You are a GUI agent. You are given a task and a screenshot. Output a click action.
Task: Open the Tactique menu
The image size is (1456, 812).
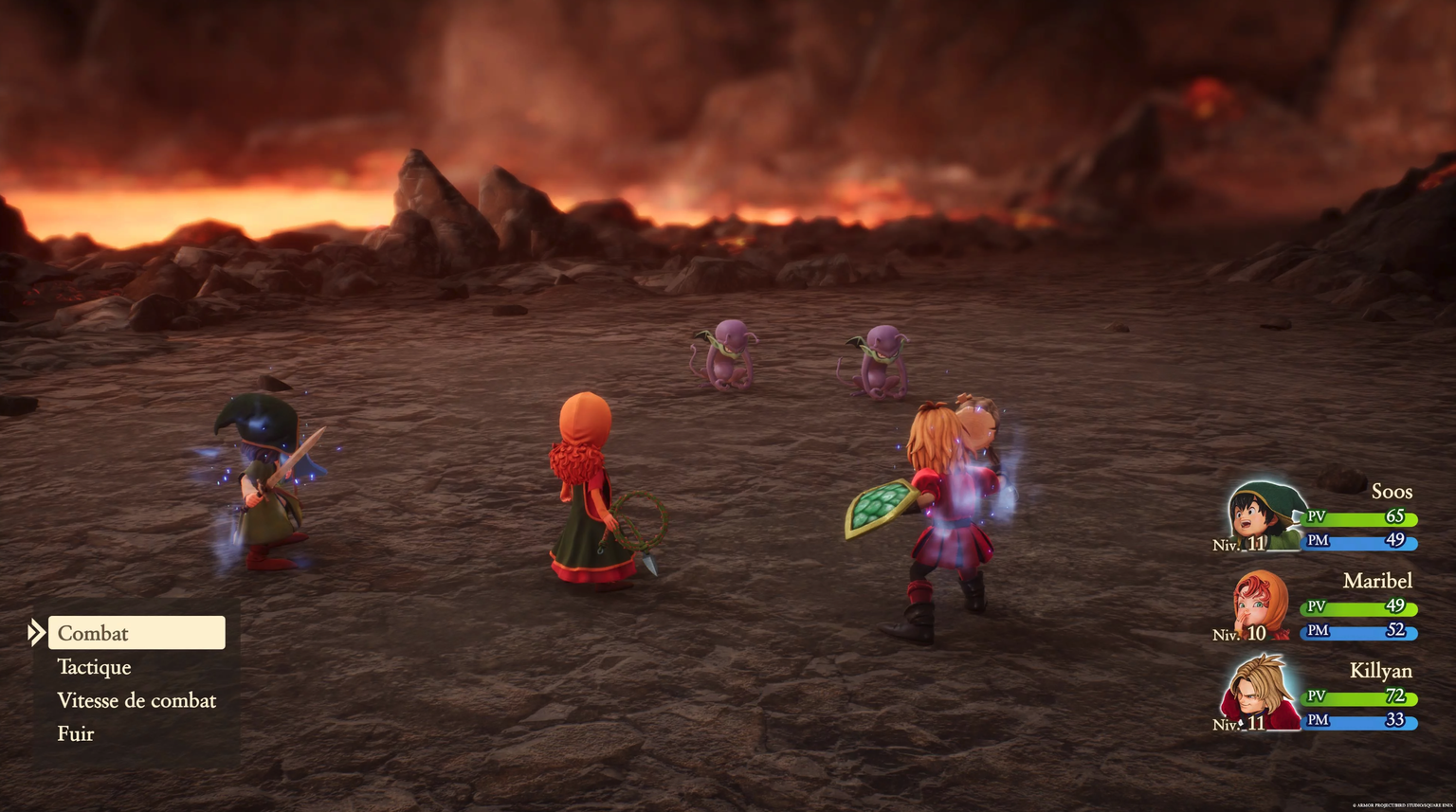pyautogui.click(x=93, y=667)
